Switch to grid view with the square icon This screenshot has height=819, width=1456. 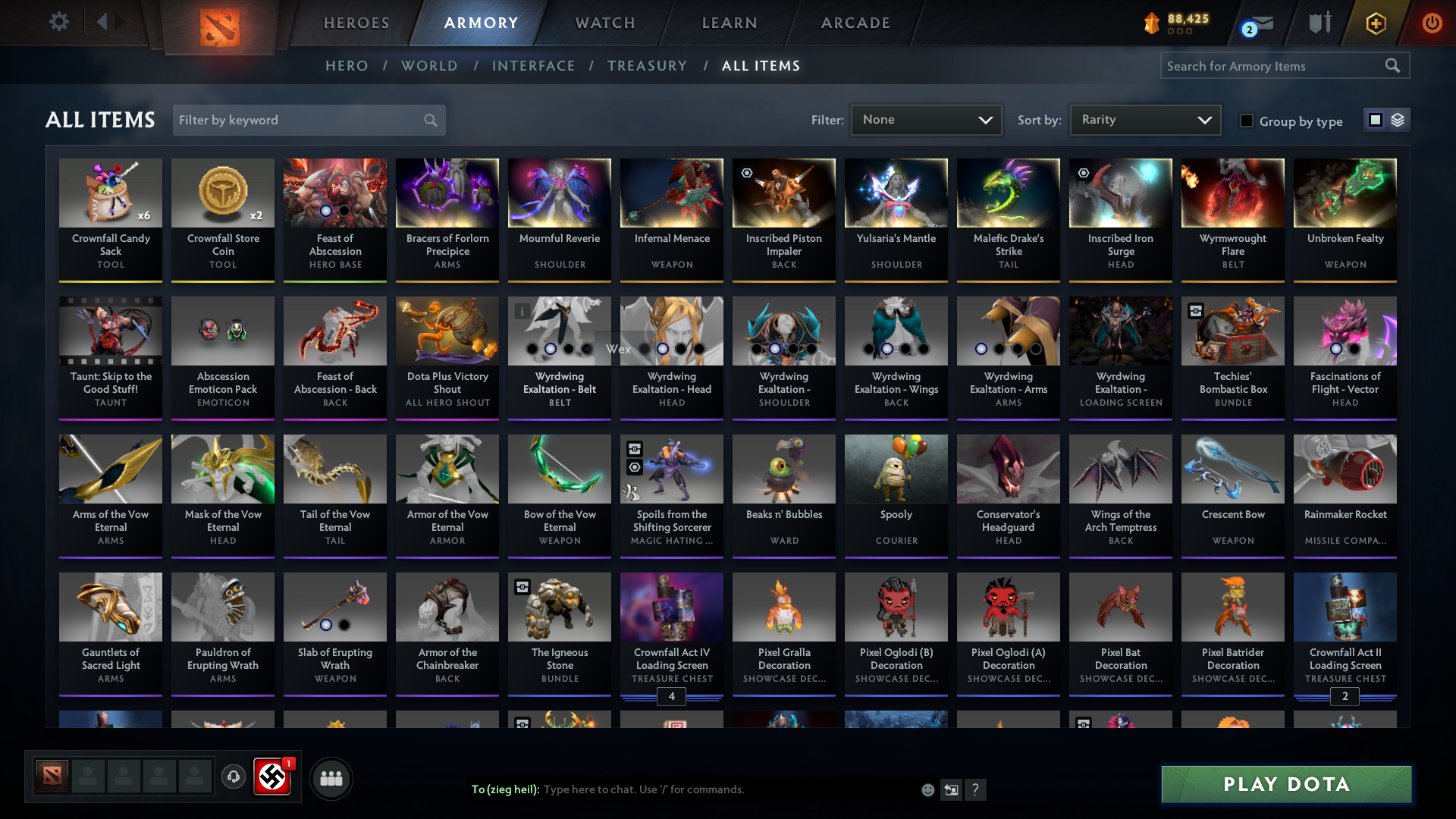pyautogui.click(x=1375, y=119)
